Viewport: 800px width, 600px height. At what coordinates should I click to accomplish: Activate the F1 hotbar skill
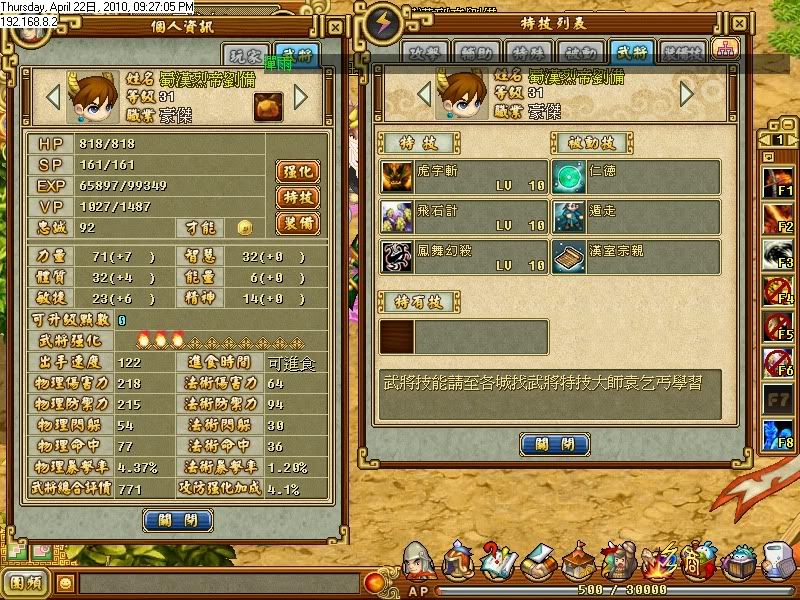(x=777, y=182)
